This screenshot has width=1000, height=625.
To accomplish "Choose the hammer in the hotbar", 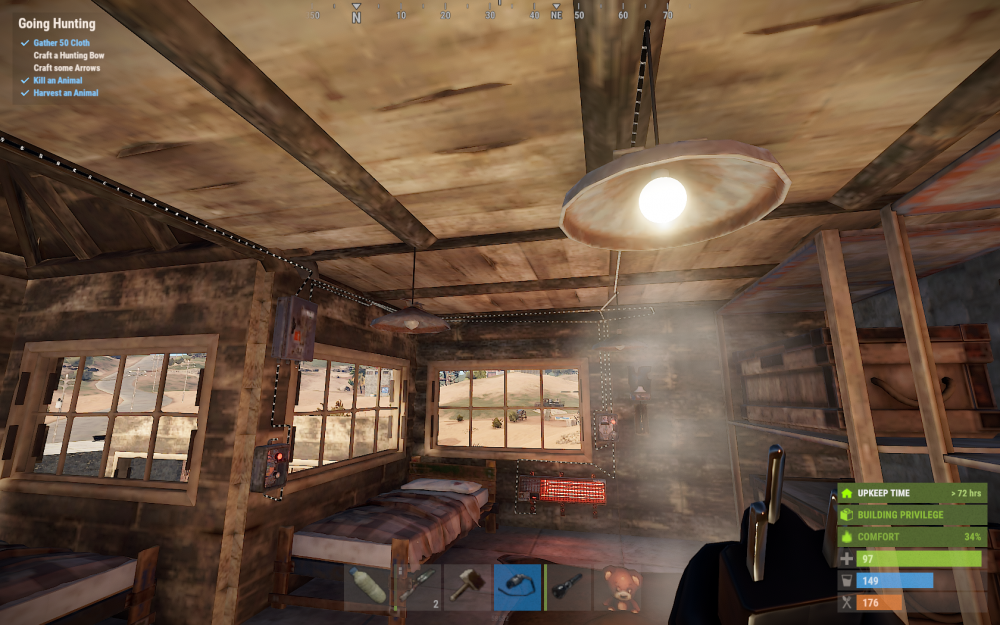I will [x=467, y=587].
